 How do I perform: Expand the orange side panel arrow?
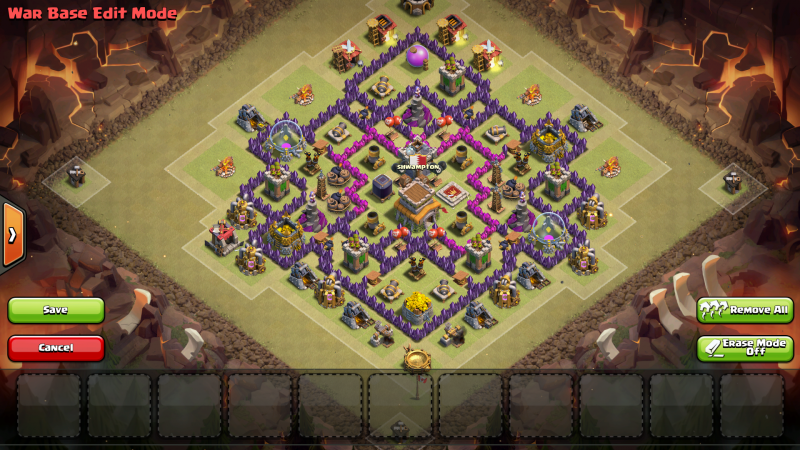tap(12, 235)
